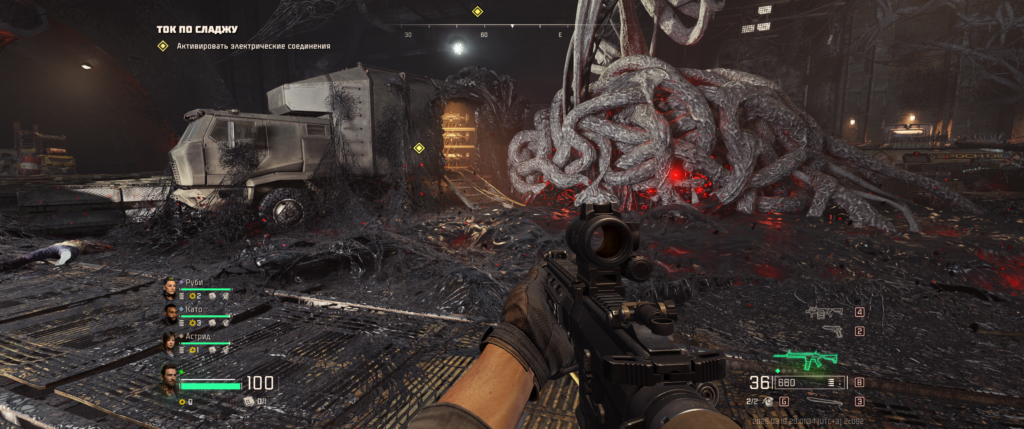Select the yellow objective waypoint near the truck

click(419, 148)
